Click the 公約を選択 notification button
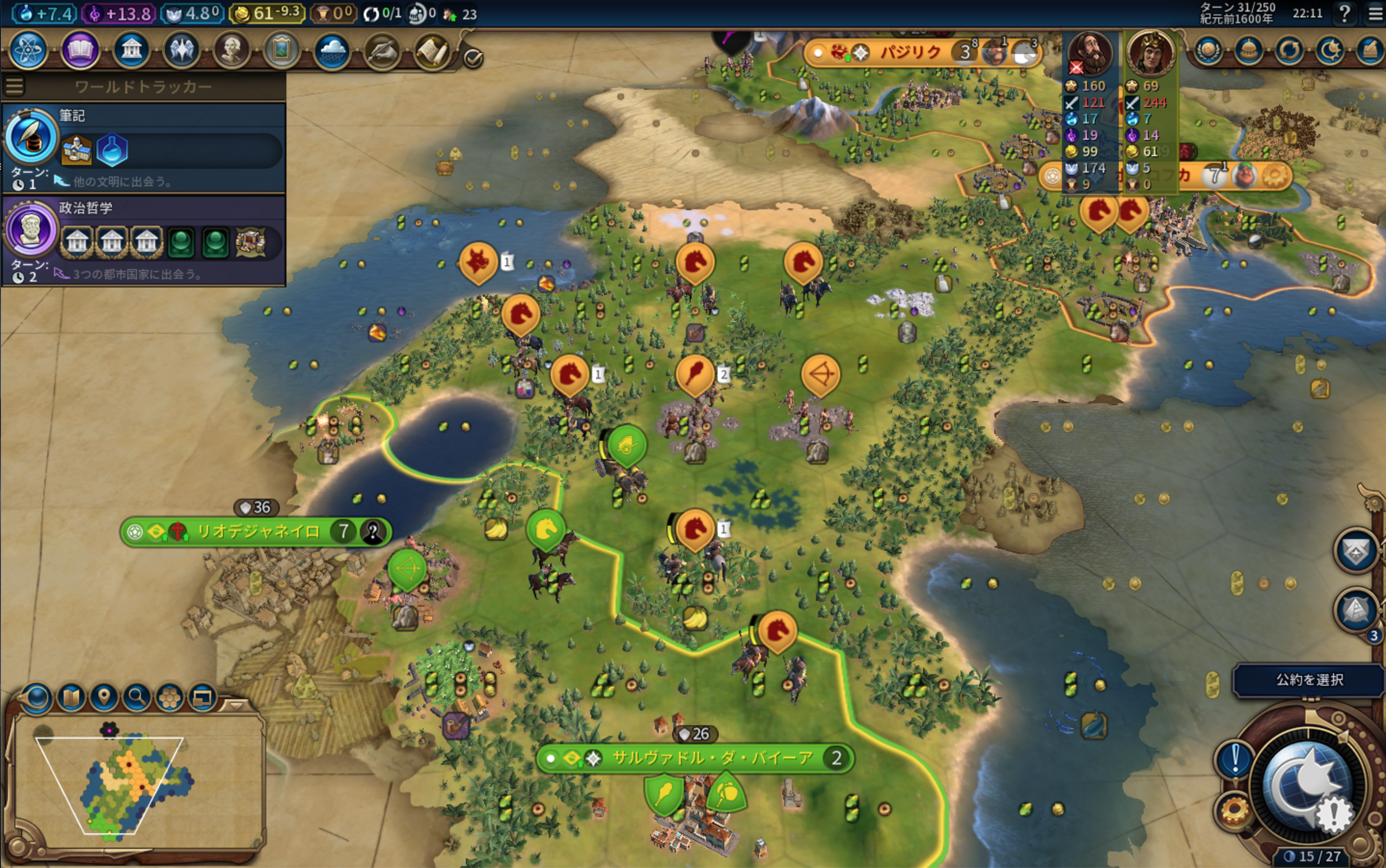1386x868 pixels. [x=1308, y=680]
